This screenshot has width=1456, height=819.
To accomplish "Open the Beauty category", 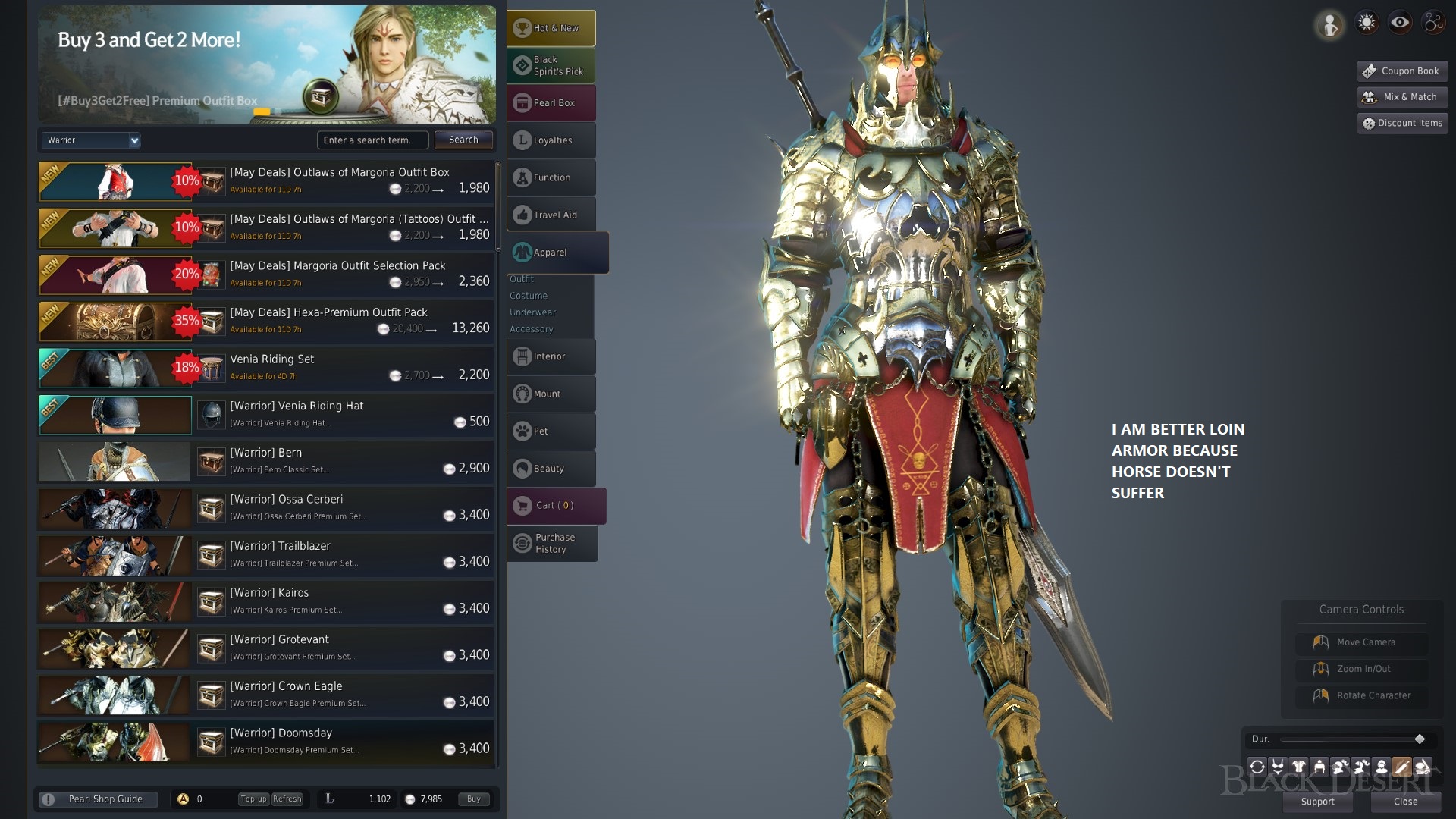I will [551, 468].
